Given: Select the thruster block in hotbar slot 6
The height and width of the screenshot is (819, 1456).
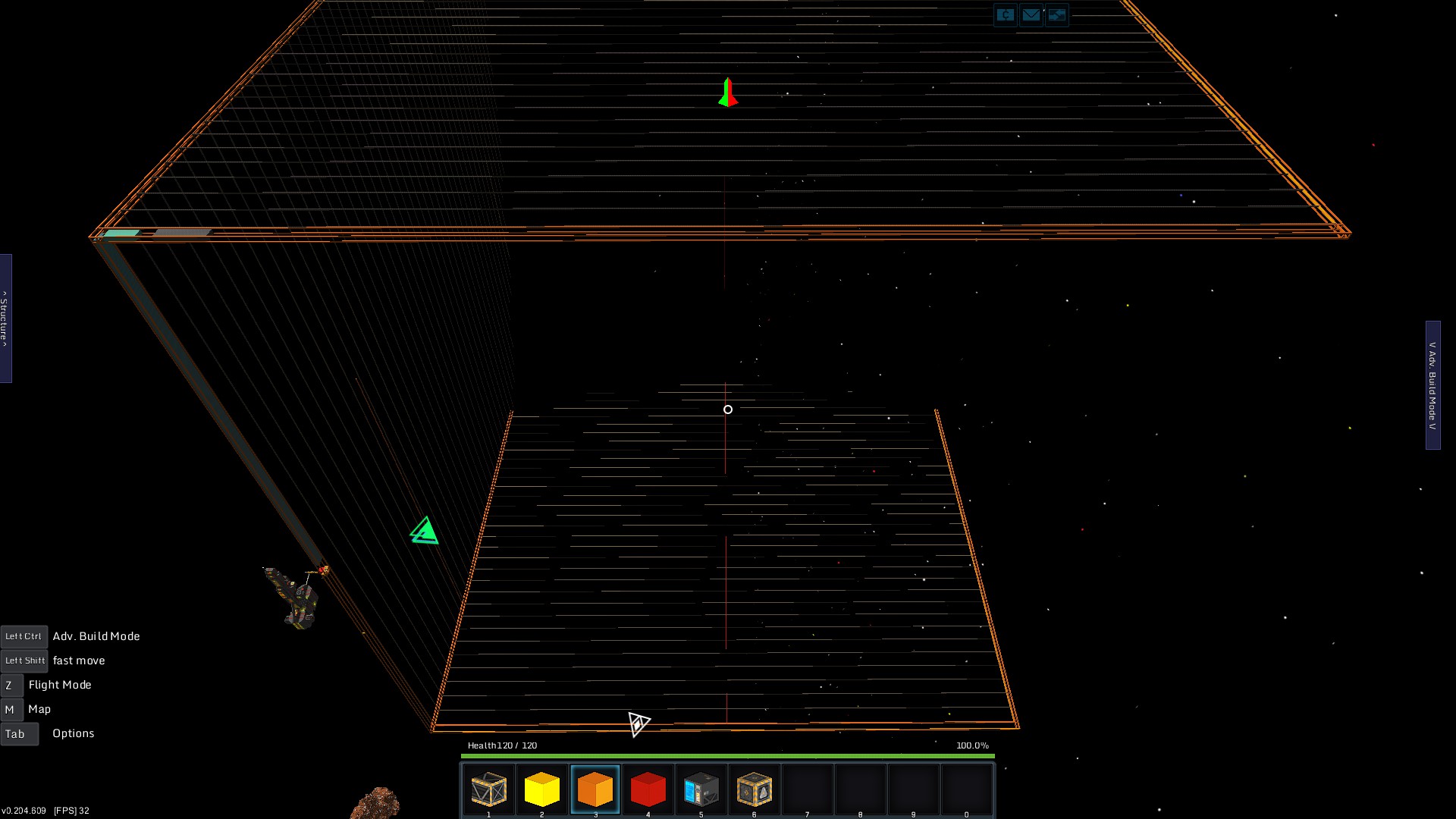Looking at the screenshot, I should [754, 789].
